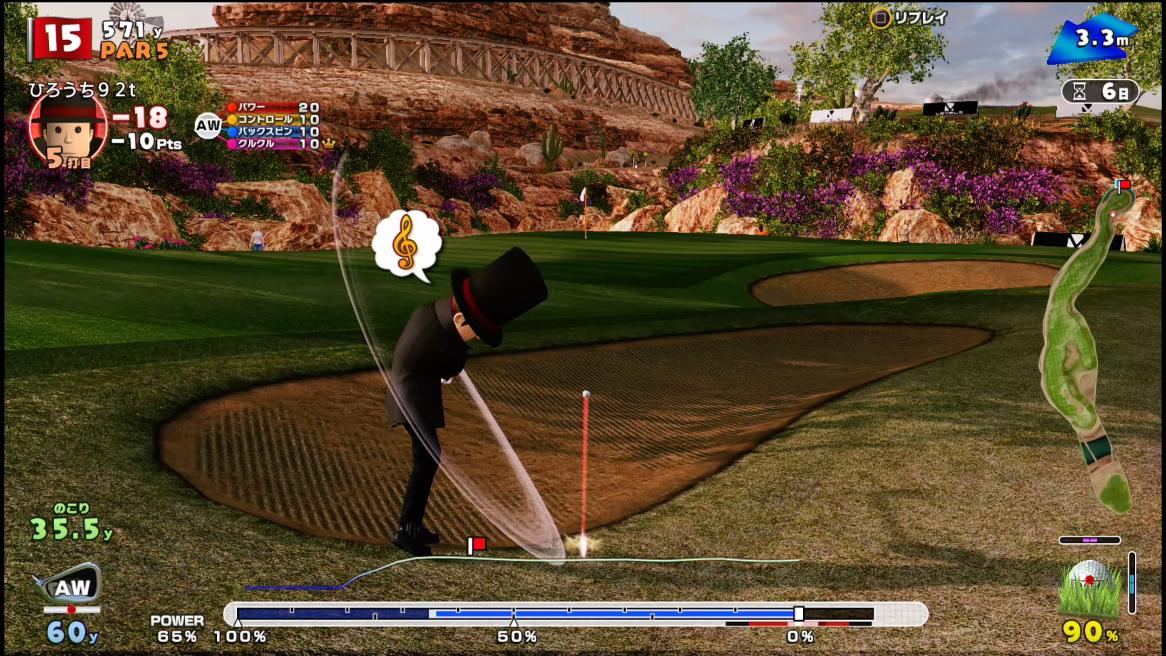The height and width of the screenshot is (656, 1166).
Task: Click the white cursor on the power gauge
Action: coord(798,614)
